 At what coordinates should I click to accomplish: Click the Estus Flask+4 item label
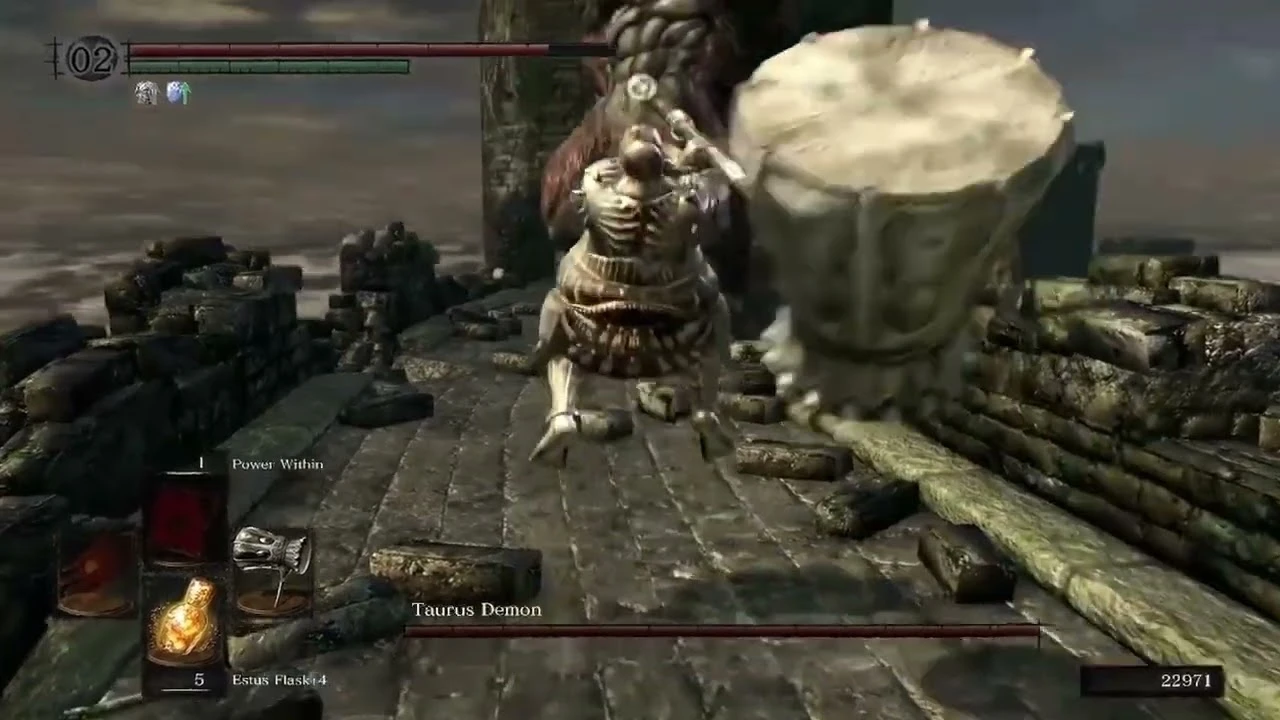click(278, 680)
